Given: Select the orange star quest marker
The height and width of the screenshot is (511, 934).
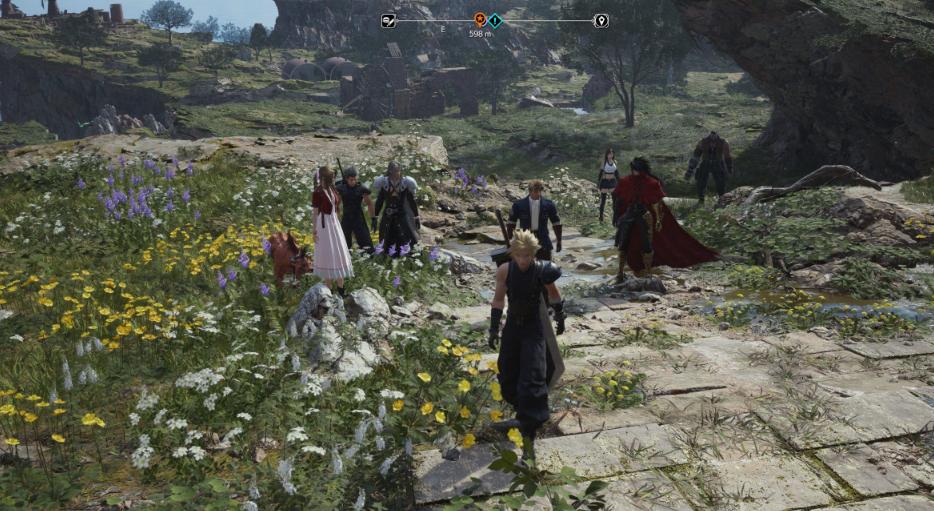Looking at the screenshot, I should pos(480,19).
